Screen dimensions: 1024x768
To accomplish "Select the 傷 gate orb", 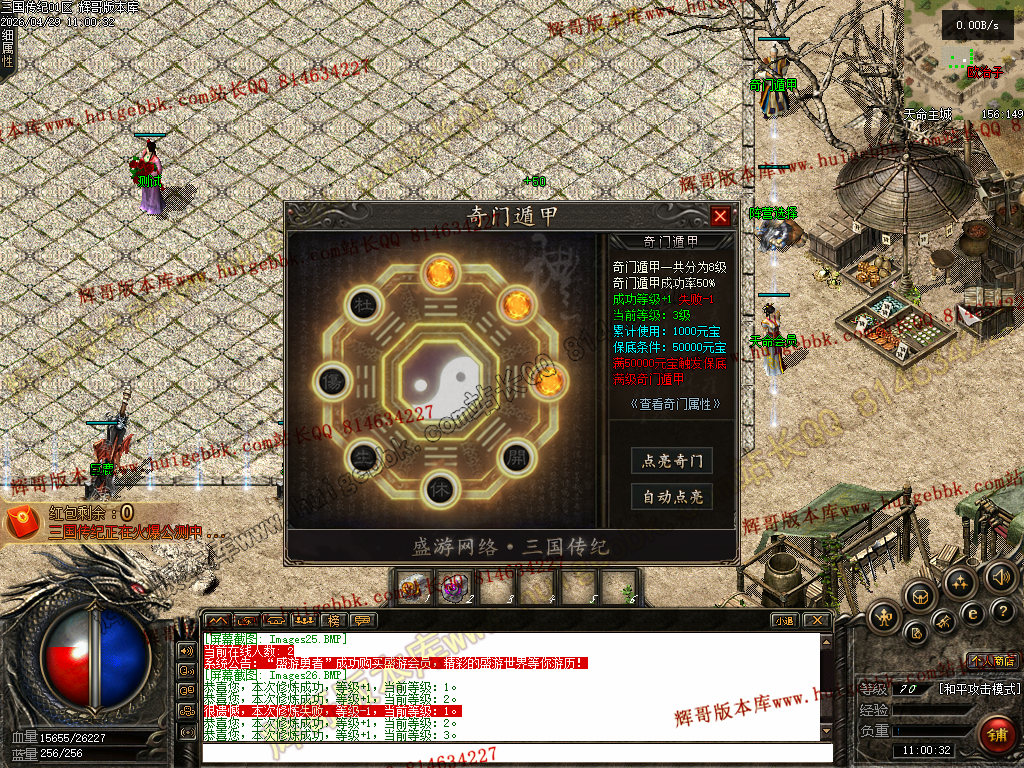I will 331,381.
